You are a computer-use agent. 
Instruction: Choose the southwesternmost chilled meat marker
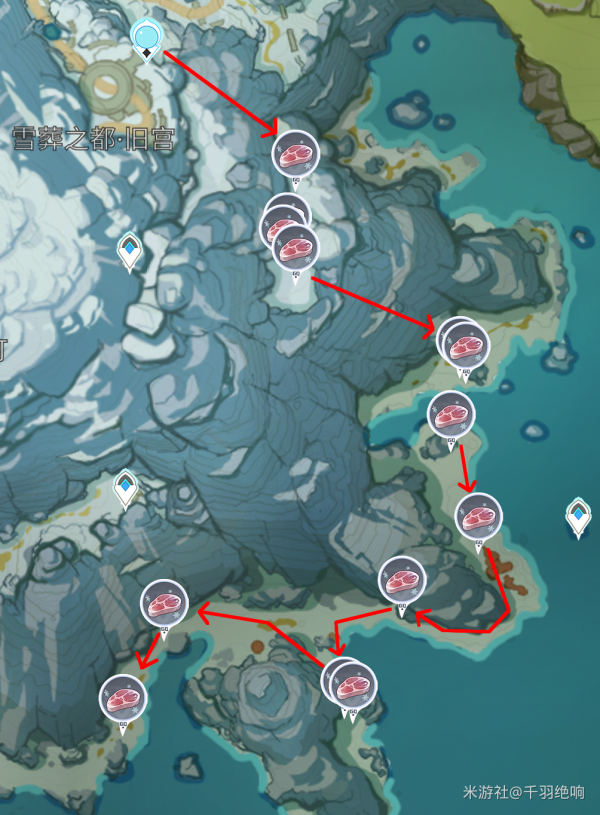tap(123, 698)
